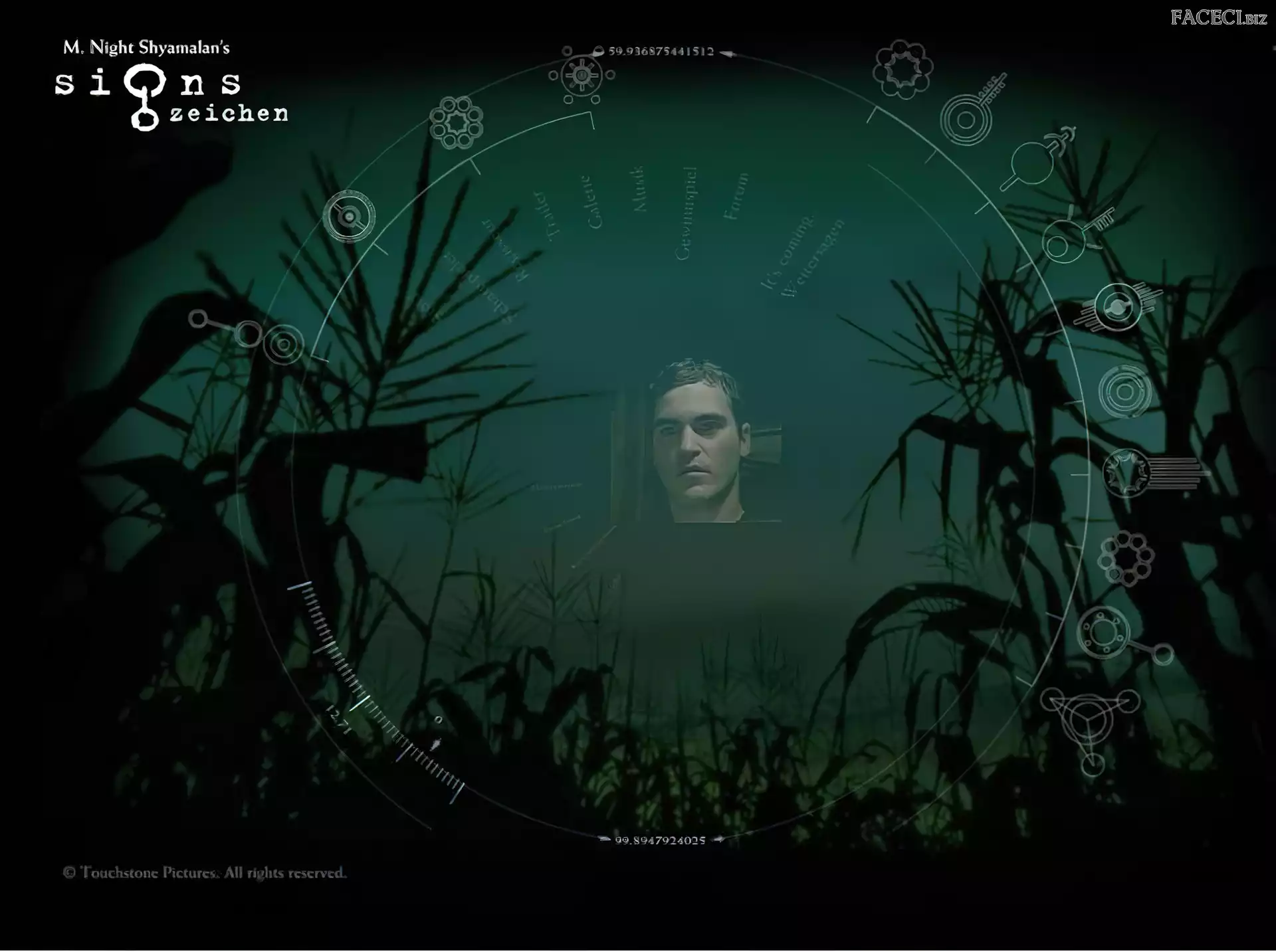Select the gear-shaped crop circle icon at top
This screenshot has height=952, width=1276.
tap(582, 75)
